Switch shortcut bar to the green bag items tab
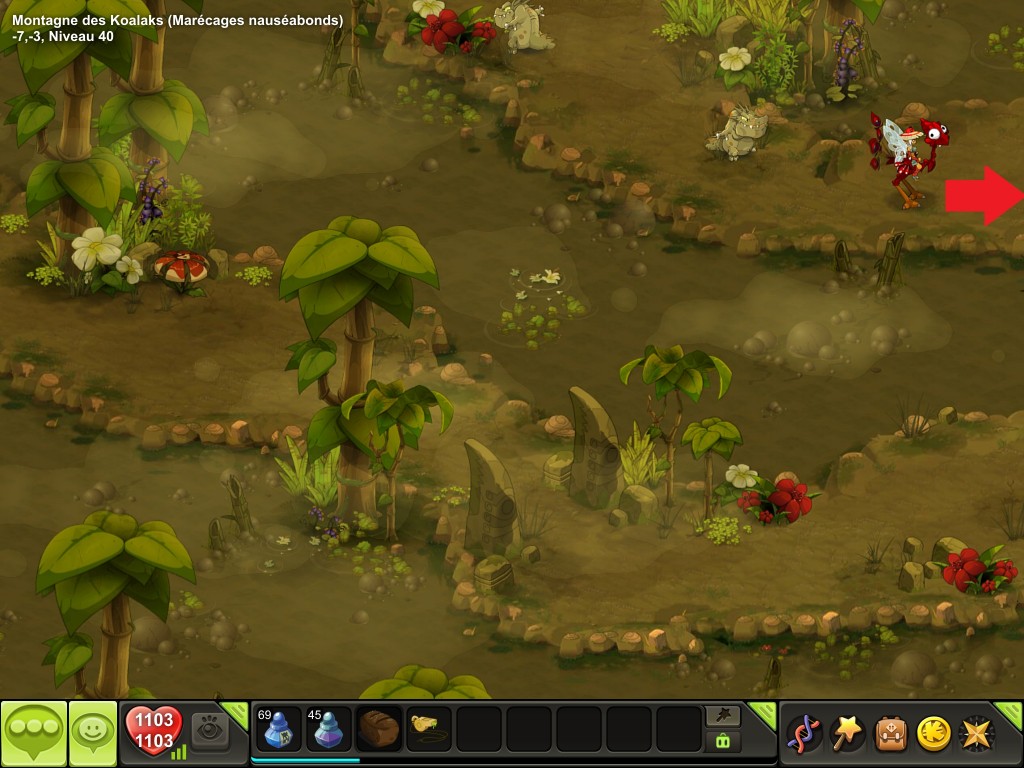Viewport: 1024px width, 768px height. click(x=723, y=742)
